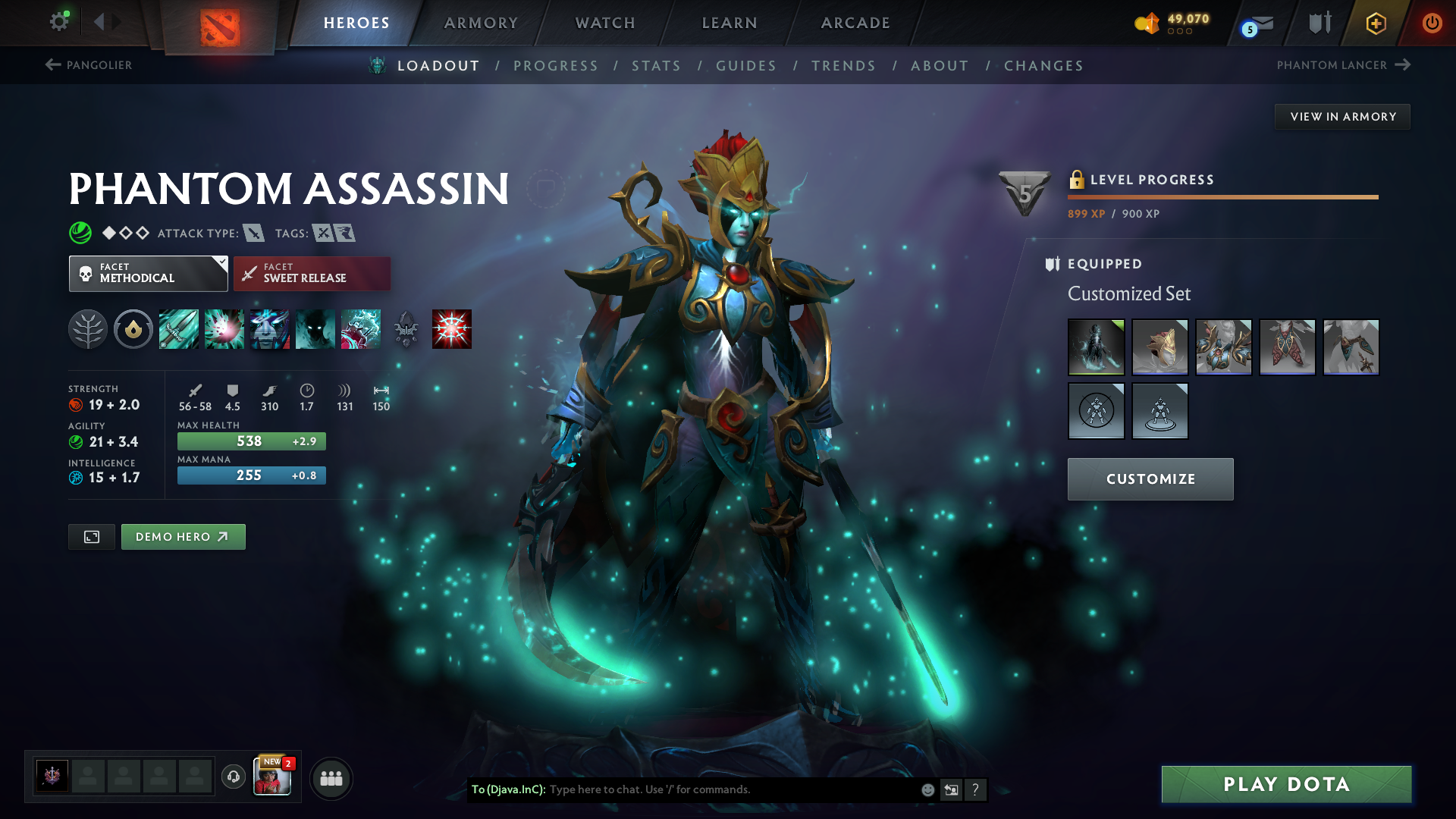The image size is (1456, 819).
Task: Open the Watch tab
Action: tap(605, 23)
